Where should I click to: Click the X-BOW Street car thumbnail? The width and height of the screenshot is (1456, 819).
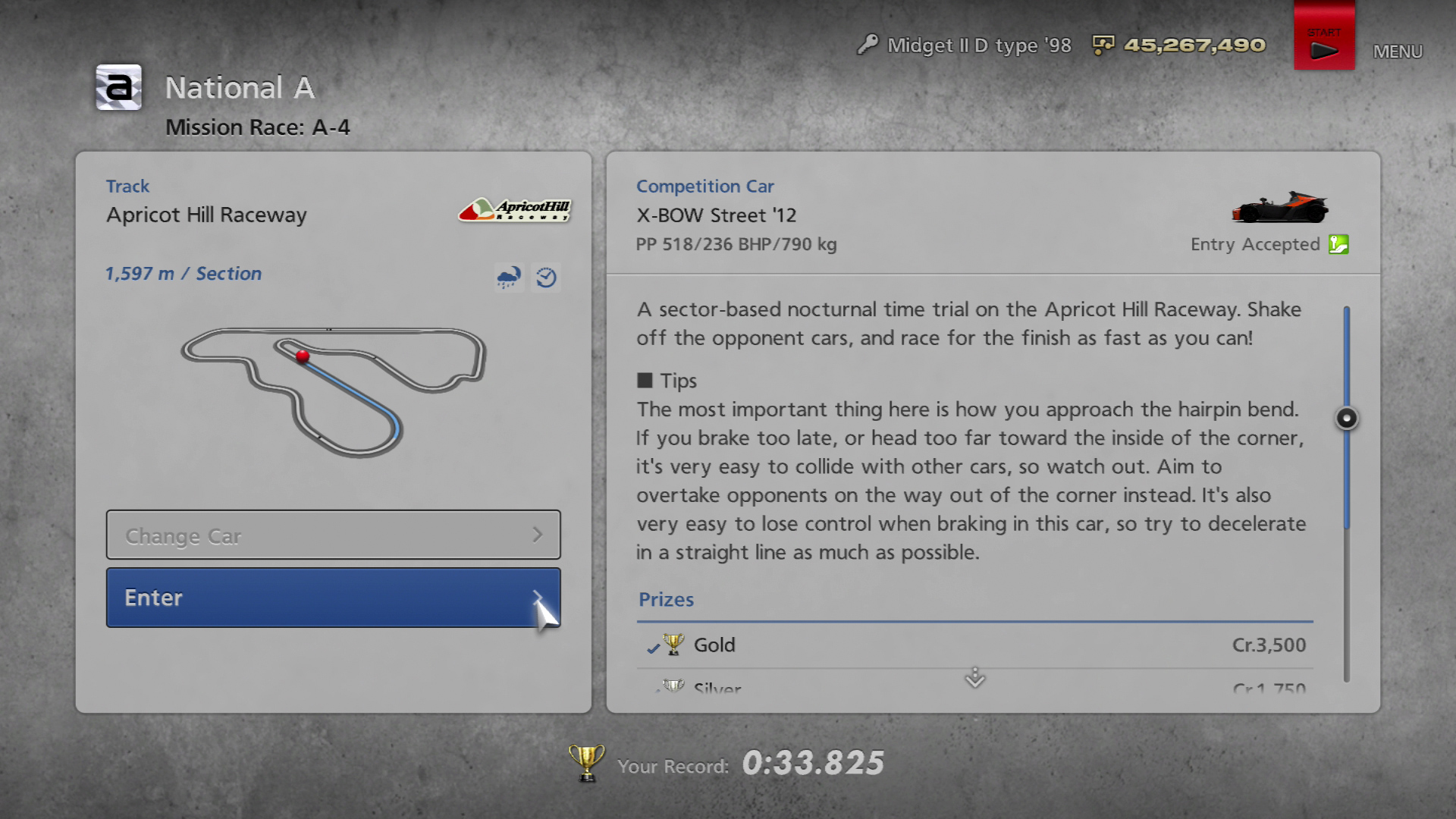1280,207
